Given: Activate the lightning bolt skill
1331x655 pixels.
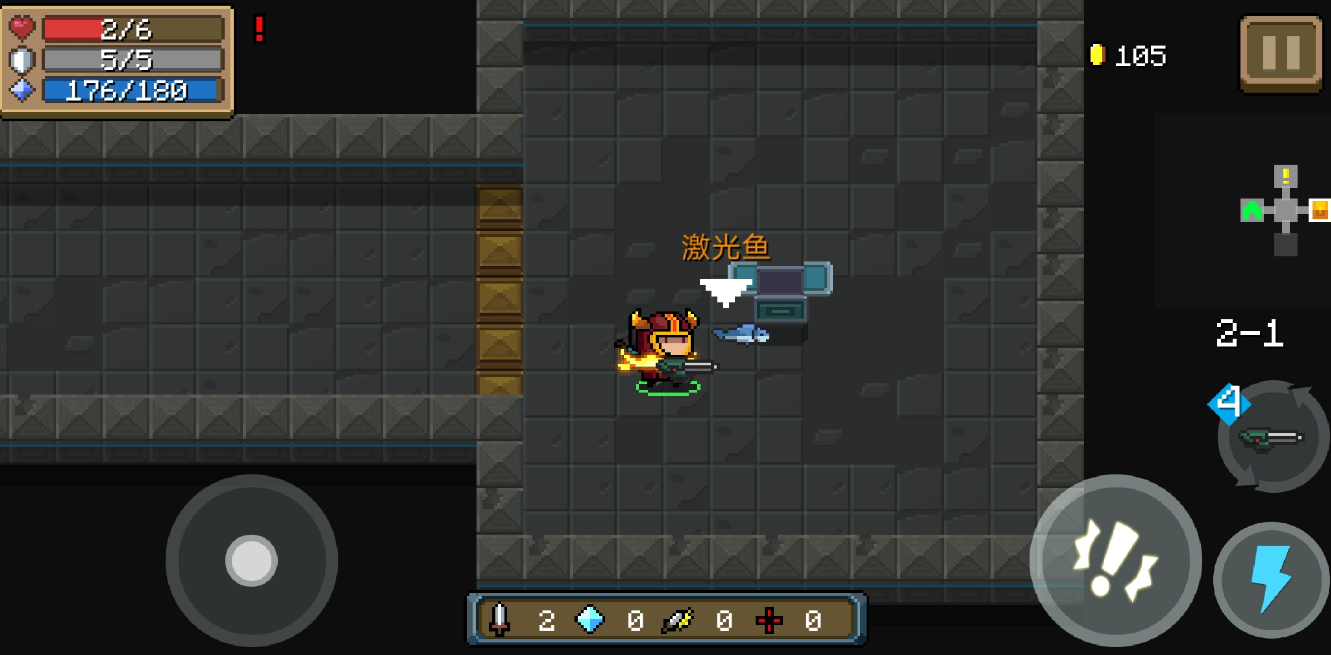Looking at the screenshot, I should (x=1271, y=579).
